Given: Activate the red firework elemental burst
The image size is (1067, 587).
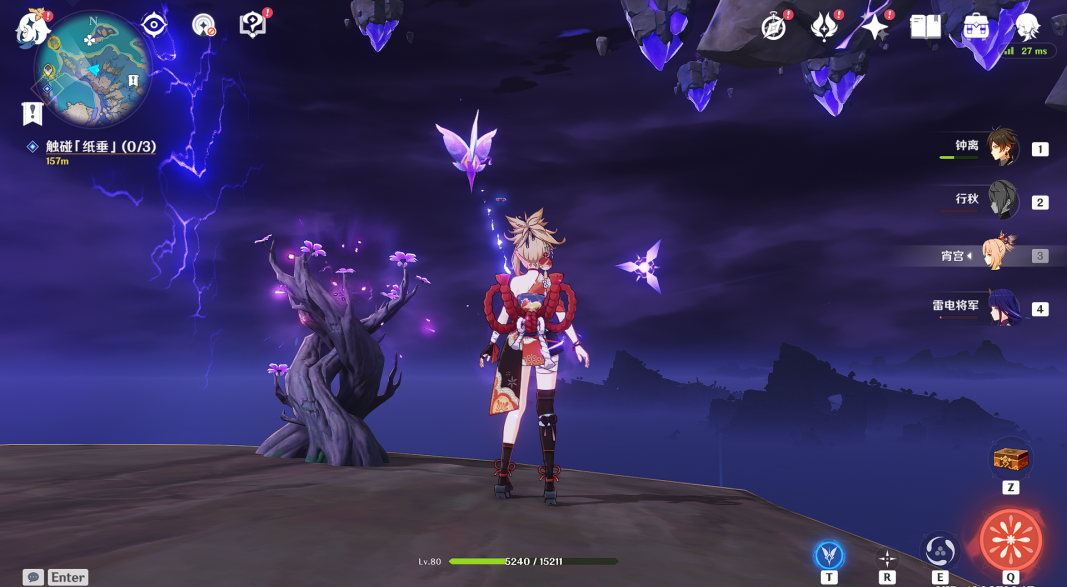Looking at the screenshot, I should tap(1010, 540).
